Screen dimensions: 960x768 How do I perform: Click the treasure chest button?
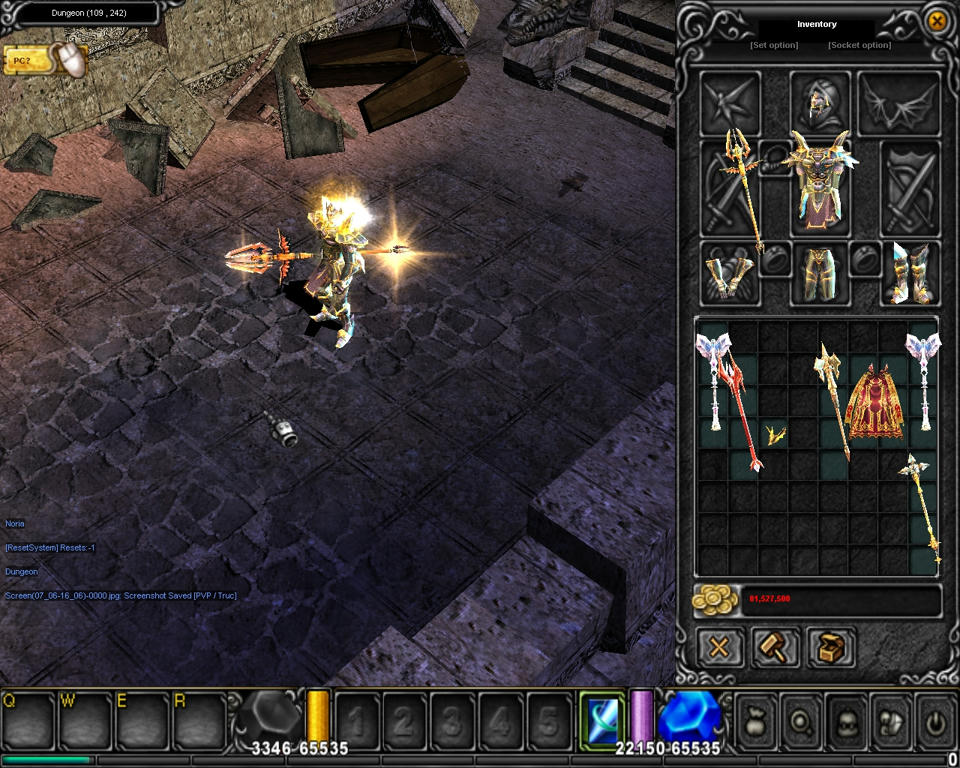831,647
